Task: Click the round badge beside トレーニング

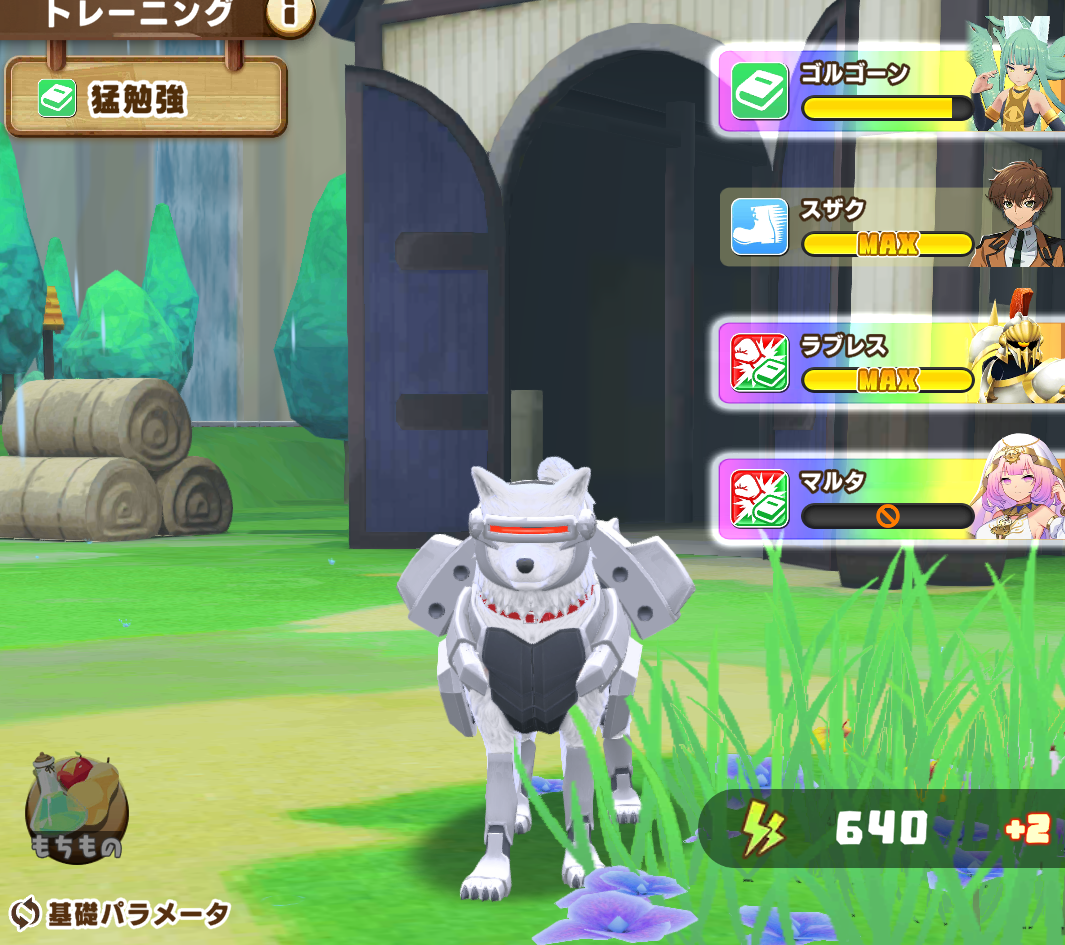Action: [289, 14]
